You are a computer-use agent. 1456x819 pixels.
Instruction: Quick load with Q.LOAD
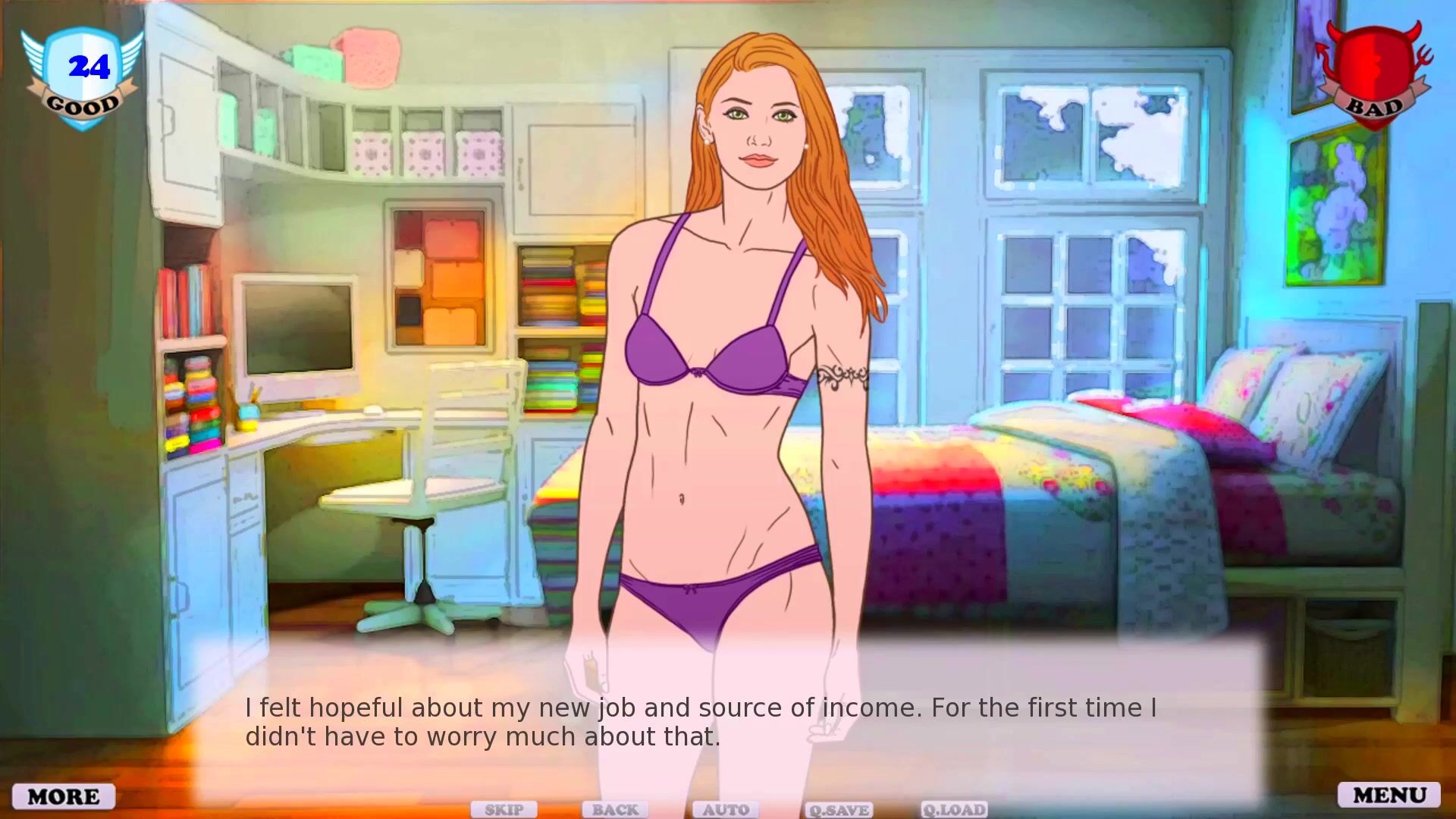[954, 810]
